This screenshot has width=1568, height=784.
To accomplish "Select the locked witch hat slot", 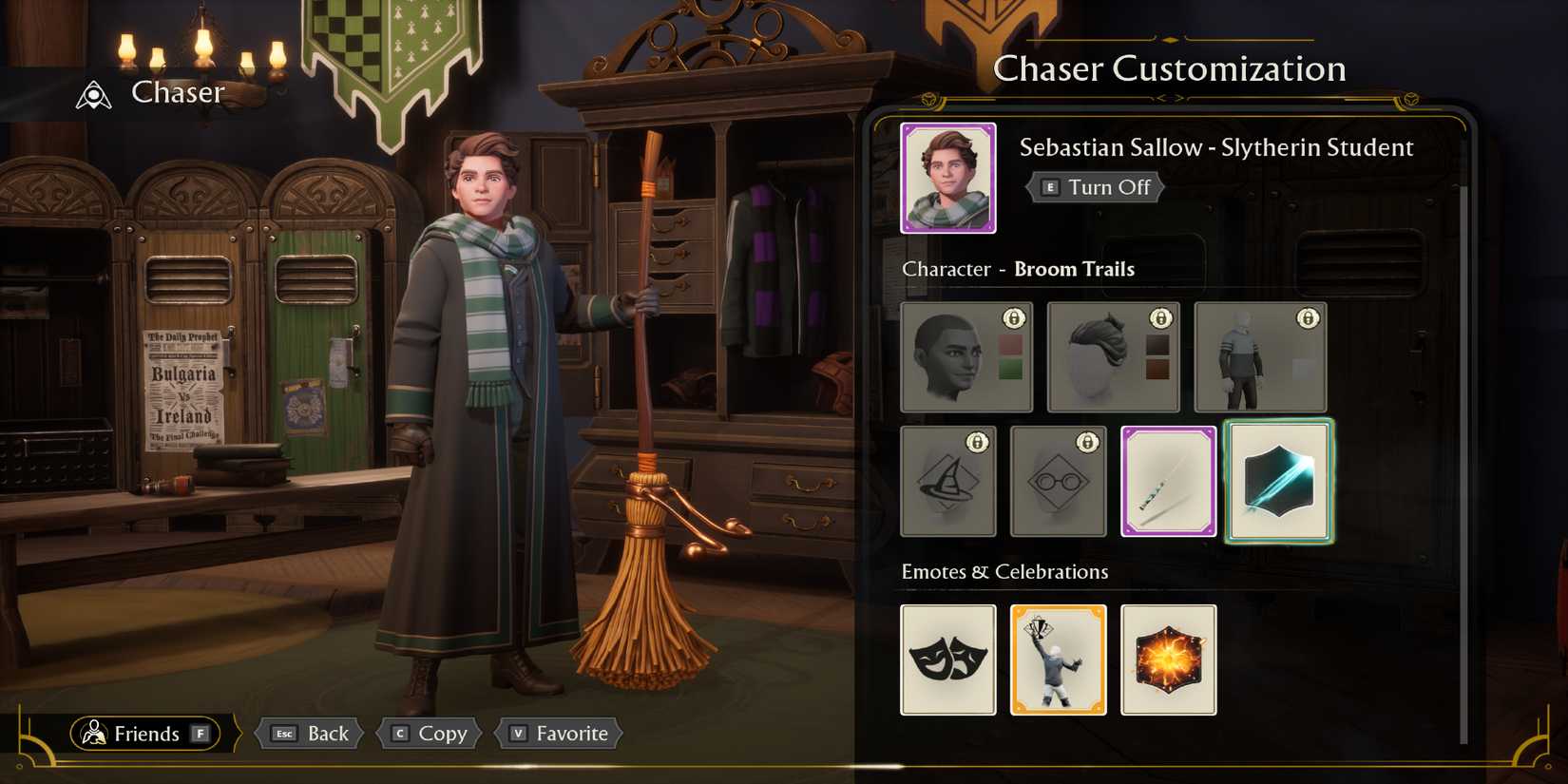I will [x=947, y=481].
